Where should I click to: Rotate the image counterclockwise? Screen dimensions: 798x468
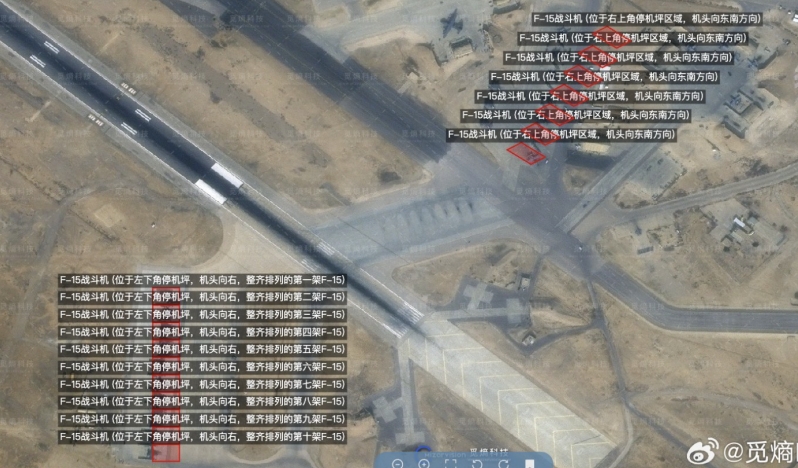(x=477, y=463)
